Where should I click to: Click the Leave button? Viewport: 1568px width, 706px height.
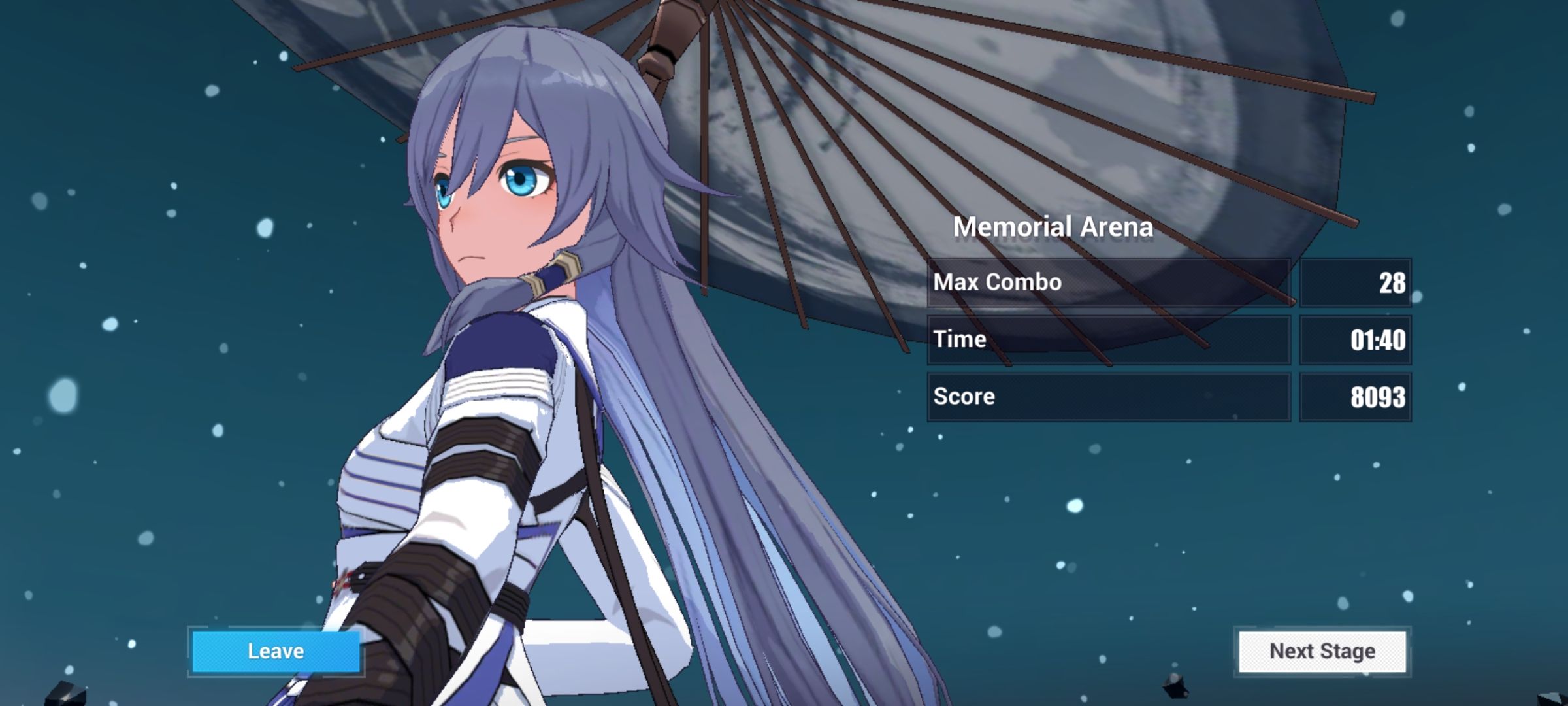274,650
